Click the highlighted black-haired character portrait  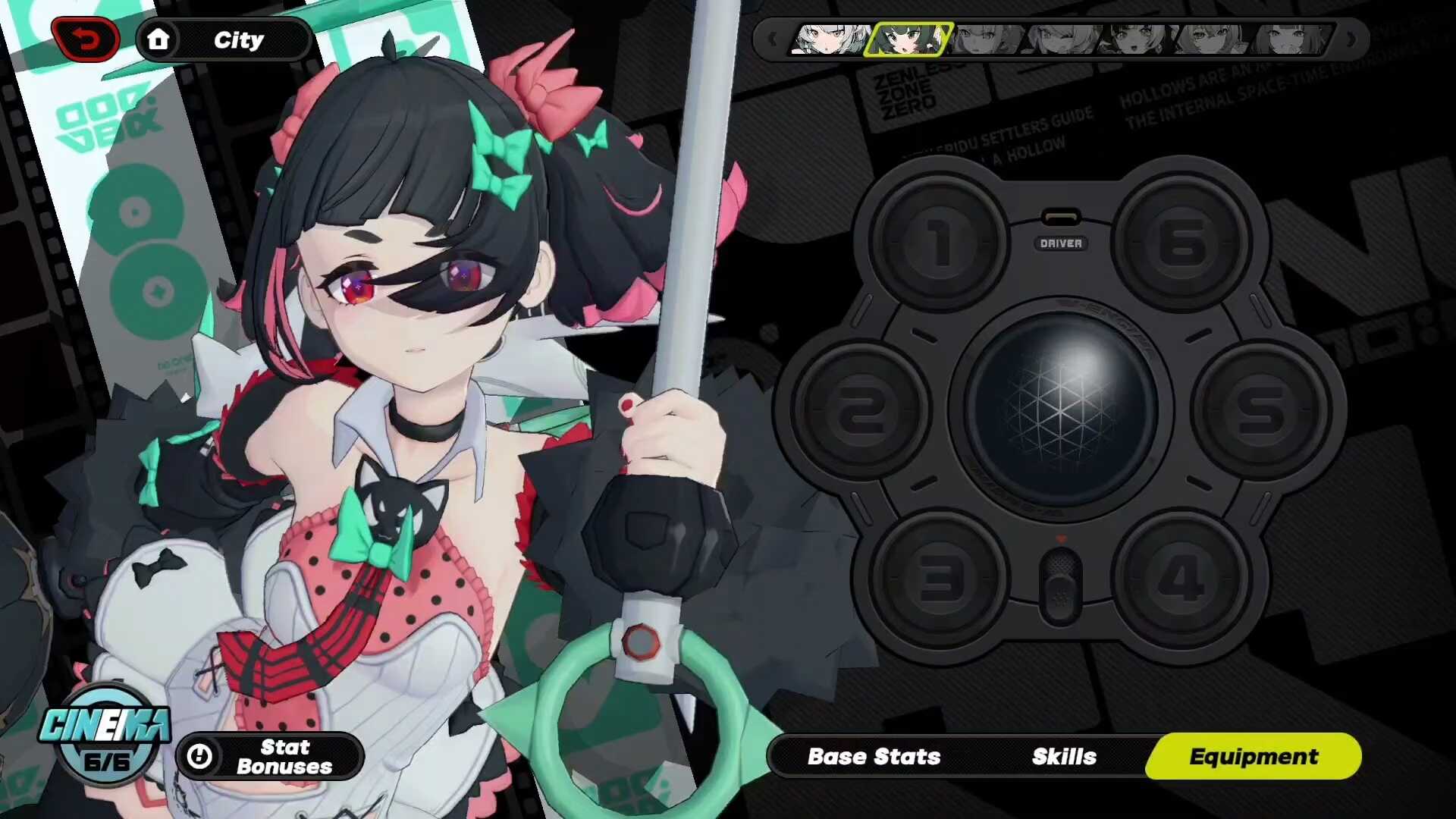coord(908,39)
